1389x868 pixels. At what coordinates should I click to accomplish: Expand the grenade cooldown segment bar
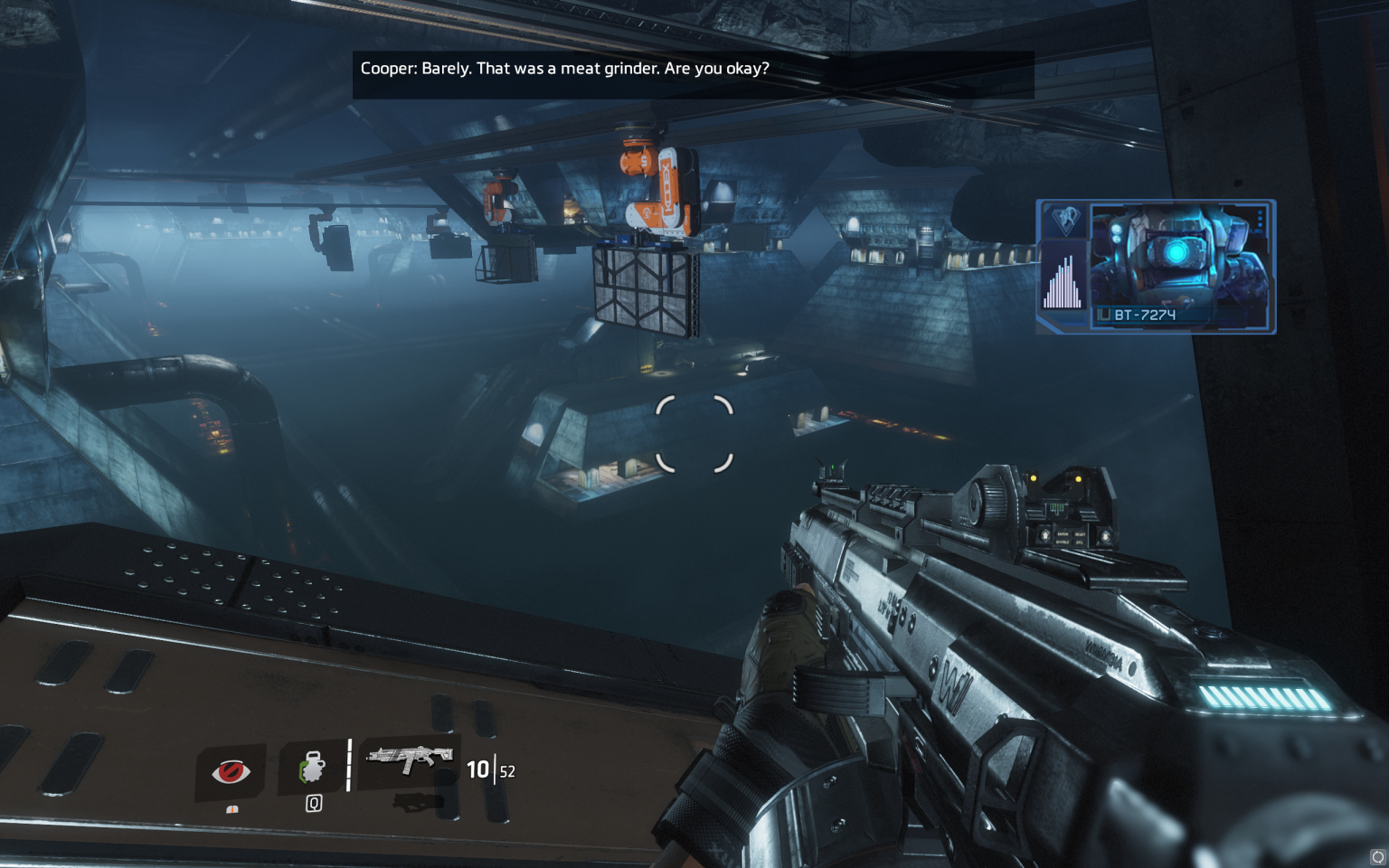point(349,763)
